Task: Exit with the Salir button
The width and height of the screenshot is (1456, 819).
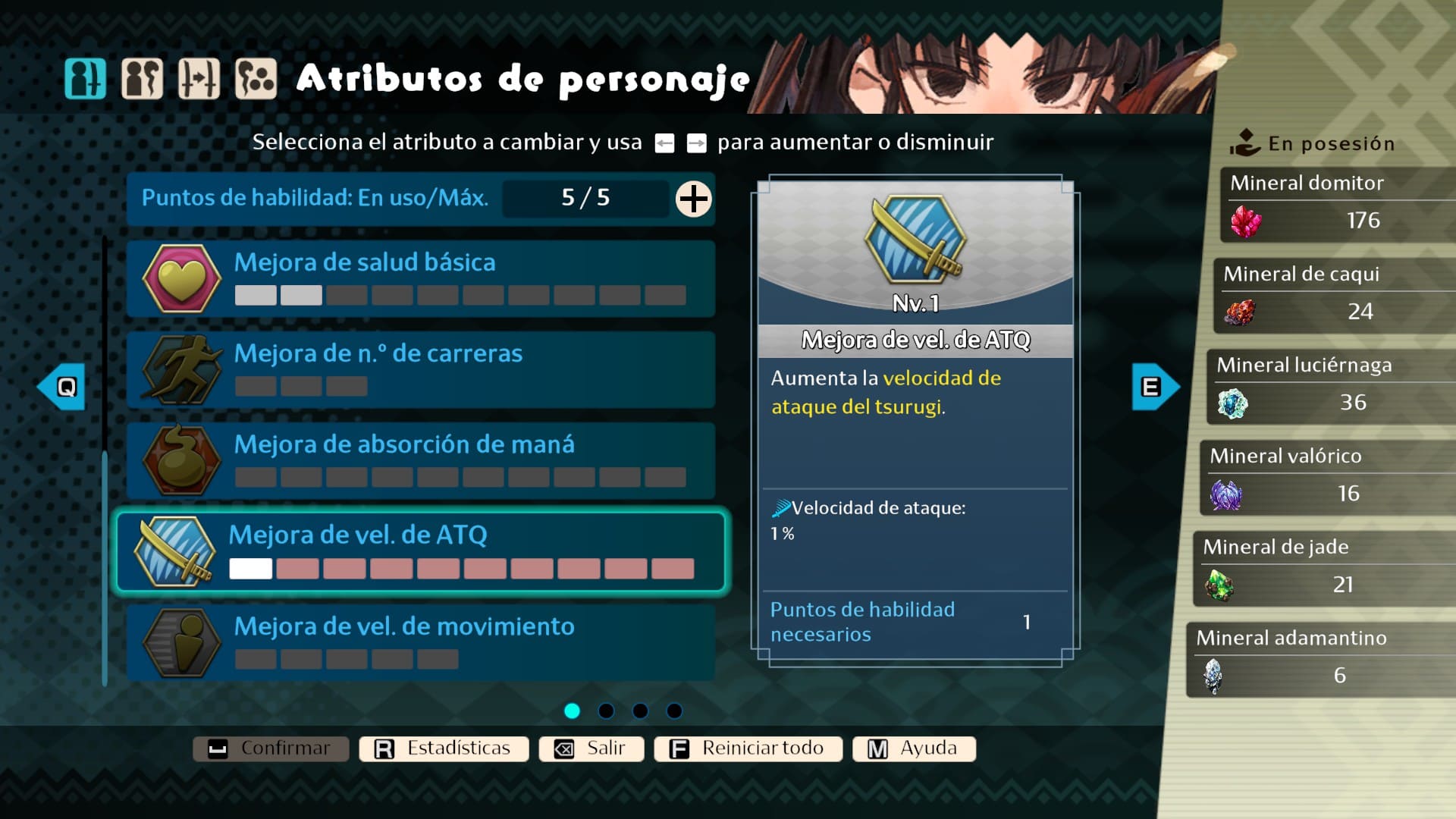Action: tap(591, 748)
